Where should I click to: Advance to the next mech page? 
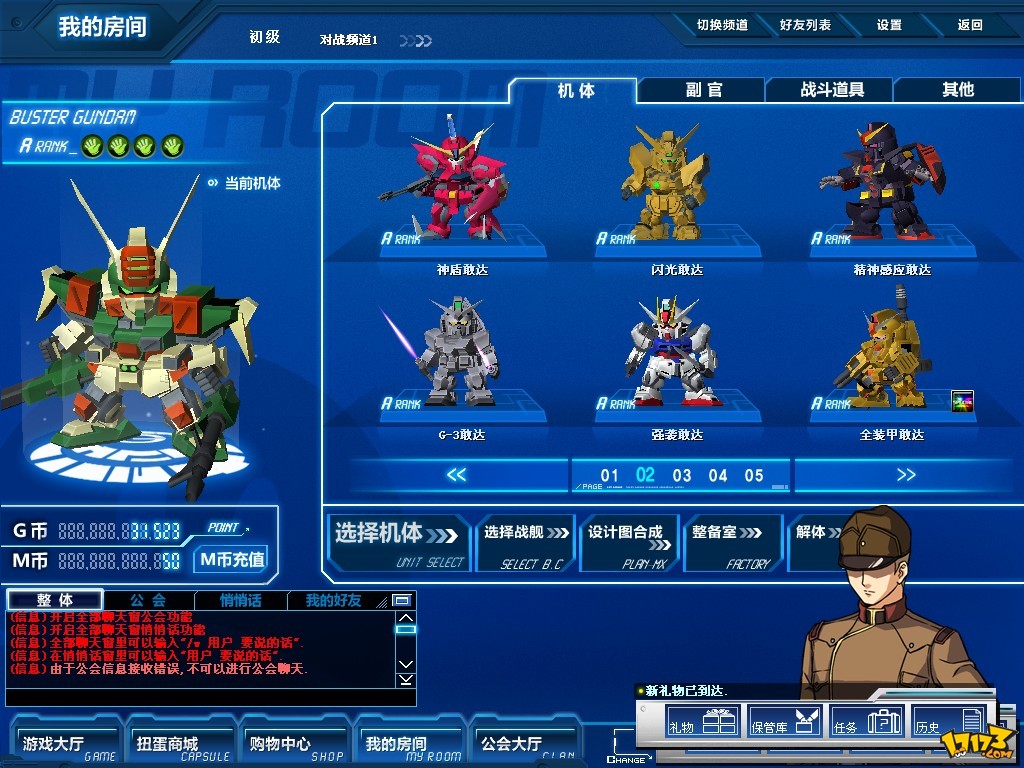[x=906, y=475]
